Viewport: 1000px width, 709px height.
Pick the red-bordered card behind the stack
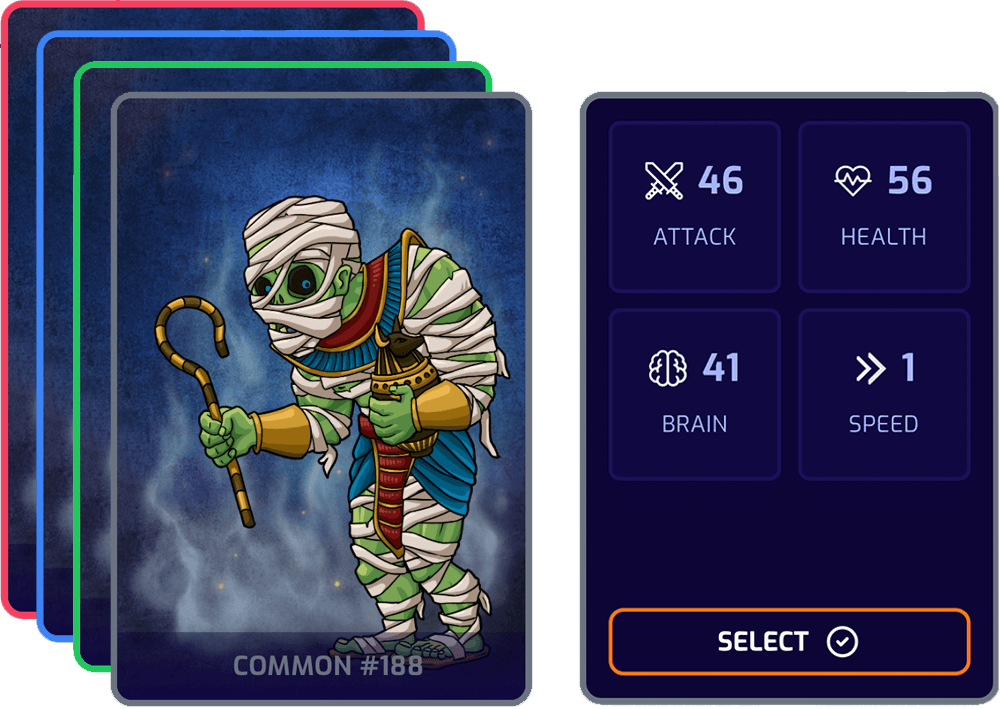[x=18, y=300]
